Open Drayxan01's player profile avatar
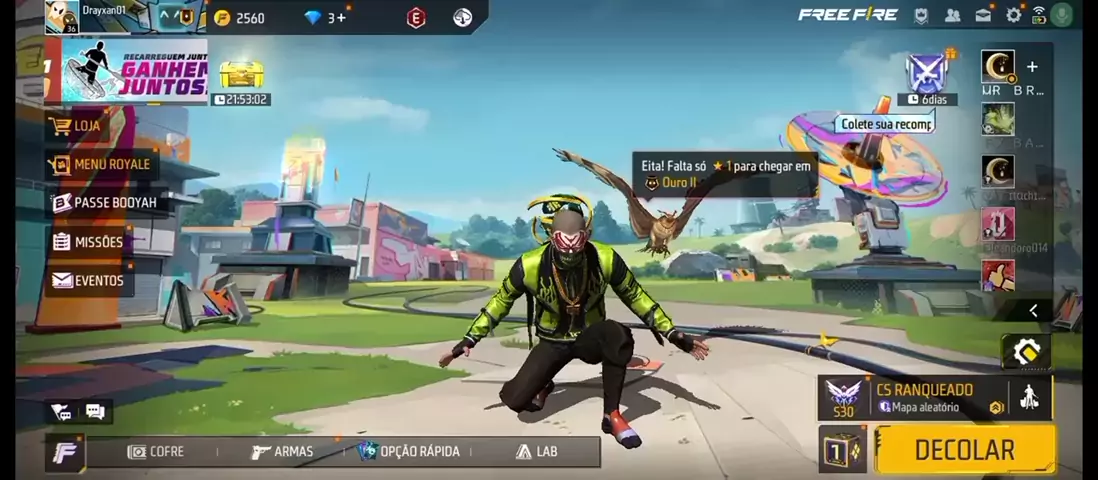 (x=62, y=17)
